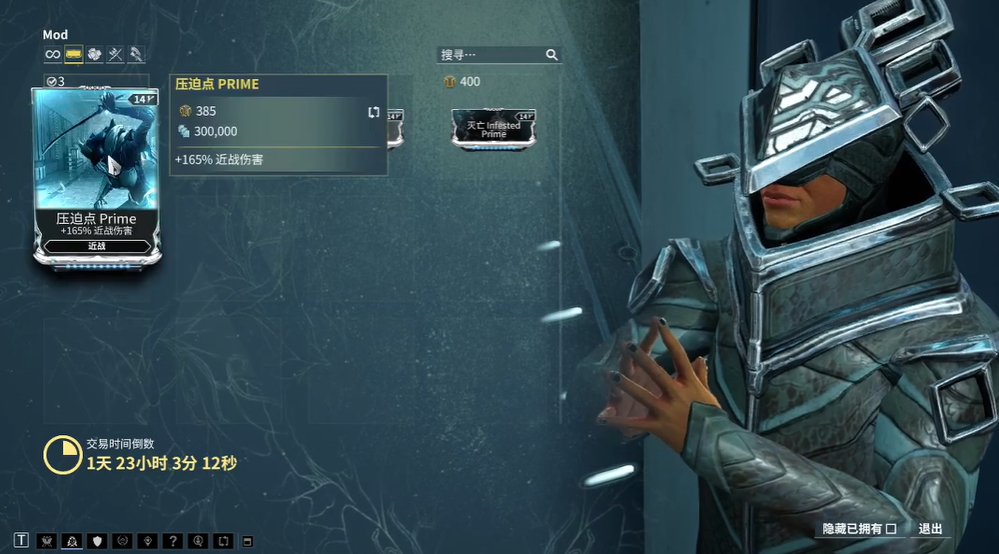Toggle the 隐藏已拥有 hide-owned checkbox
Viewport: 999px width, 554px height.
[x=890, y=529]
